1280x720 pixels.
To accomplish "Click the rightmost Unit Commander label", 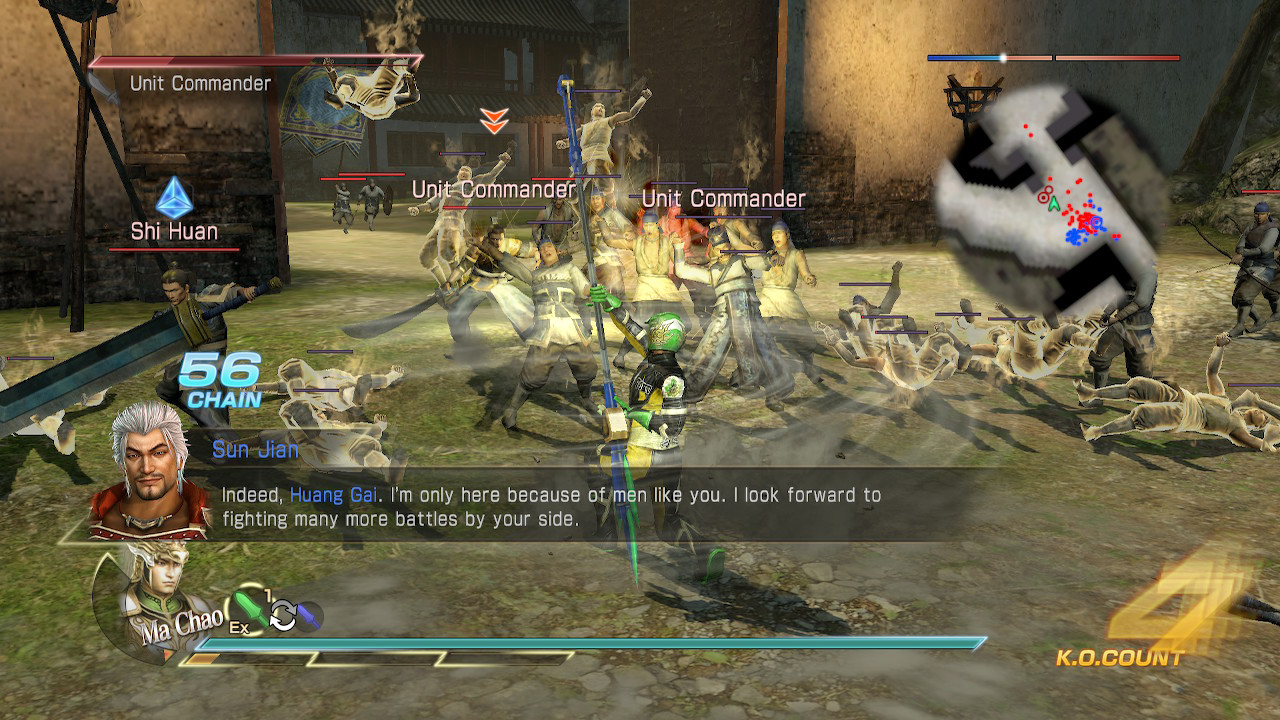I will click(x=725, y=199).
